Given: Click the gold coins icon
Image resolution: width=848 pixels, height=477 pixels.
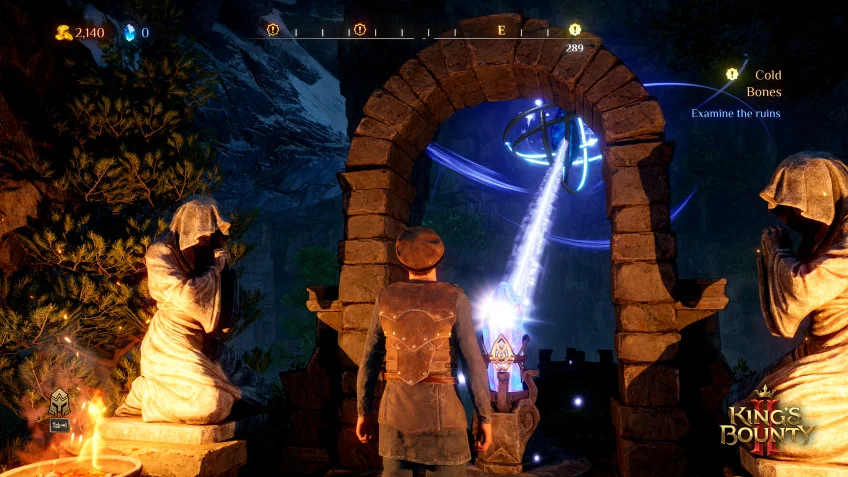Looking at the screenshot, I should (63, 33).
